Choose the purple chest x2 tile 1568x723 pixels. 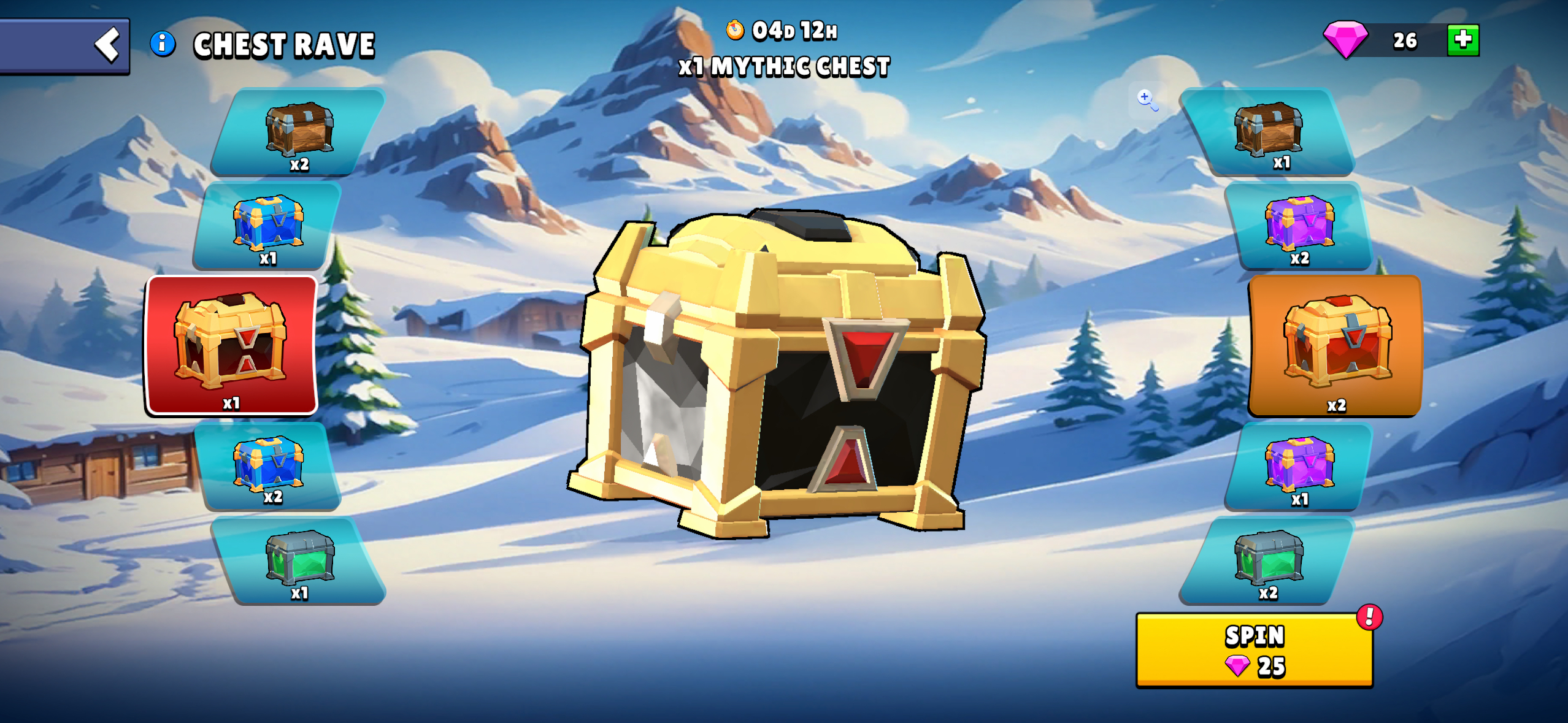(x=1299, y=226)
